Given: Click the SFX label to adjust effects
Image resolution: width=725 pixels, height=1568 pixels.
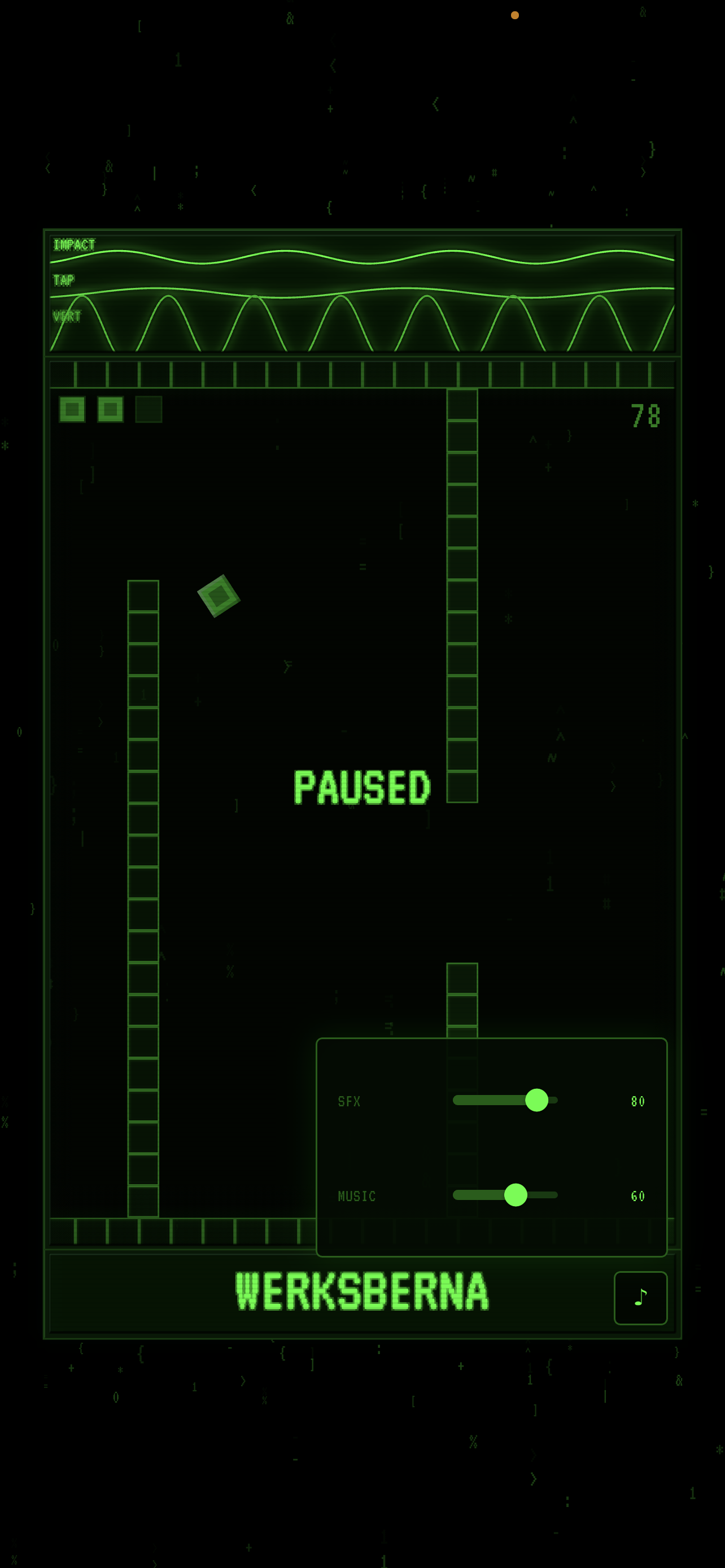Looking at the screenshot, I should (350, 1101).
